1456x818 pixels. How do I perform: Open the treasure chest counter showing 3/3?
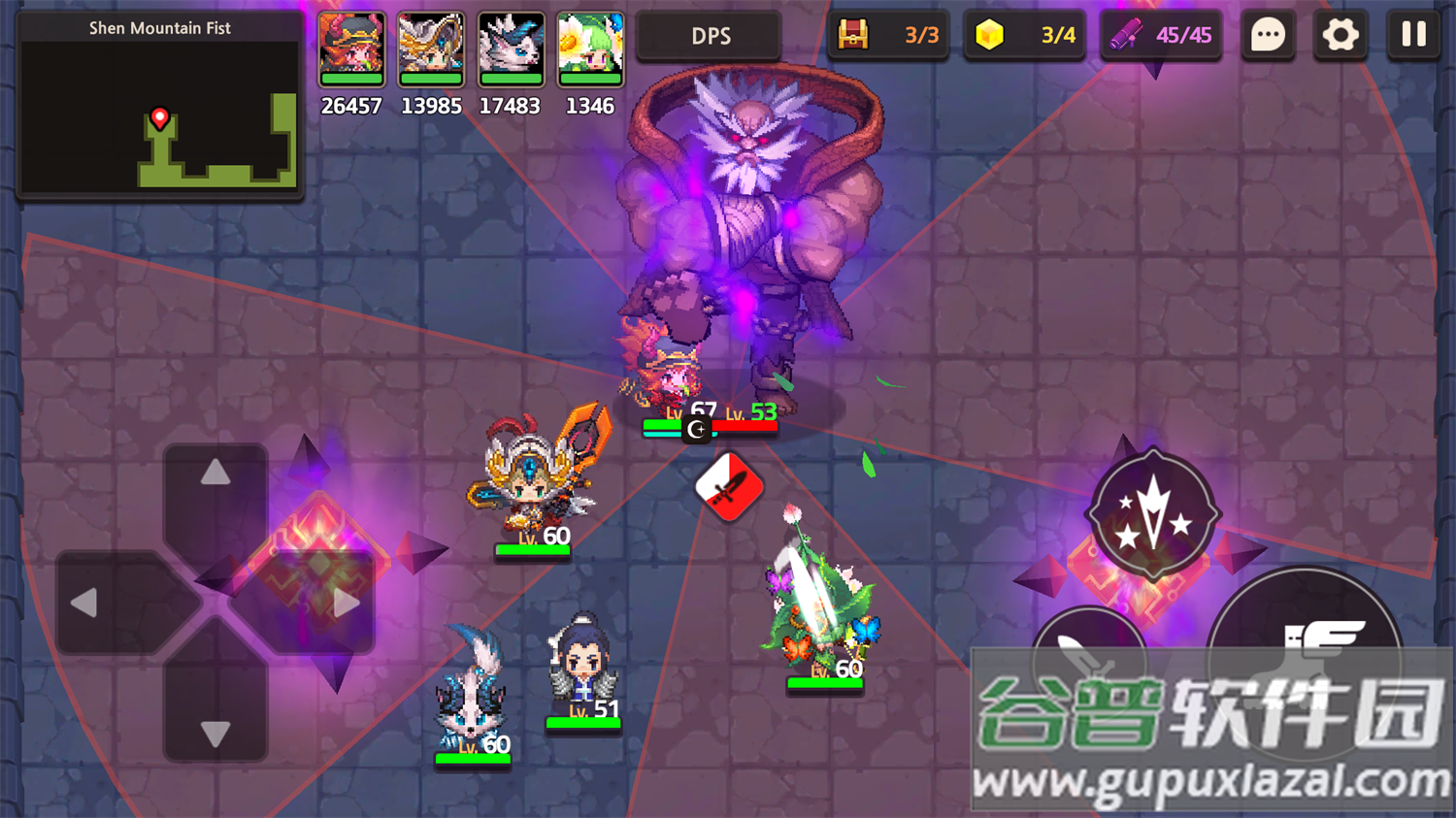click(x=887, y=35)
